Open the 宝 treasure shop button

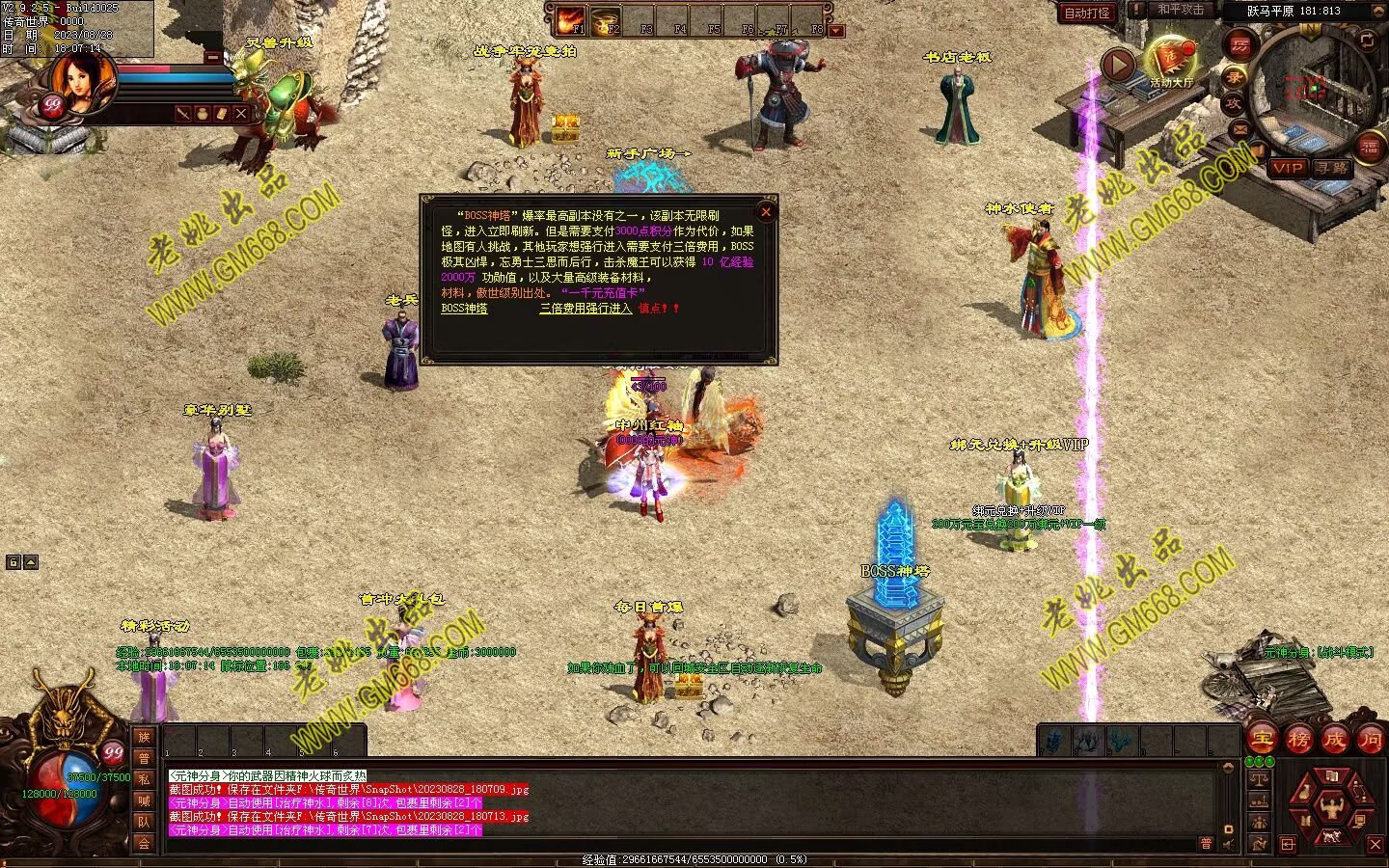(1262, 740)
